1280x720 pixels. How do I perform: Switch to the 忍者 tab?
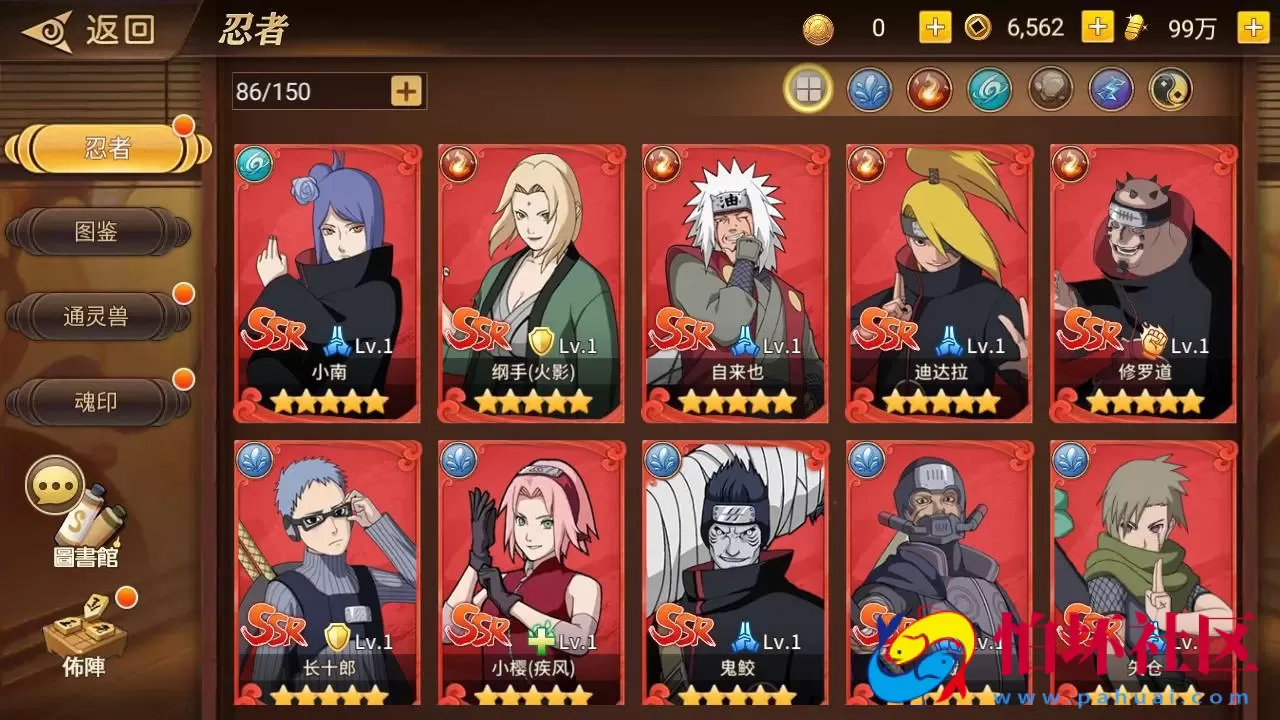(x=107, y=149)
